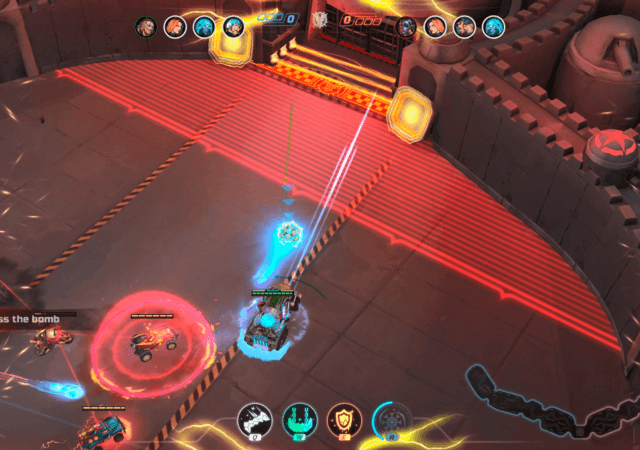This screenshot has width=640, height=450.
Task: Select blue team's orange-haired pilot portrait
Action: click(x=174, y=26)
